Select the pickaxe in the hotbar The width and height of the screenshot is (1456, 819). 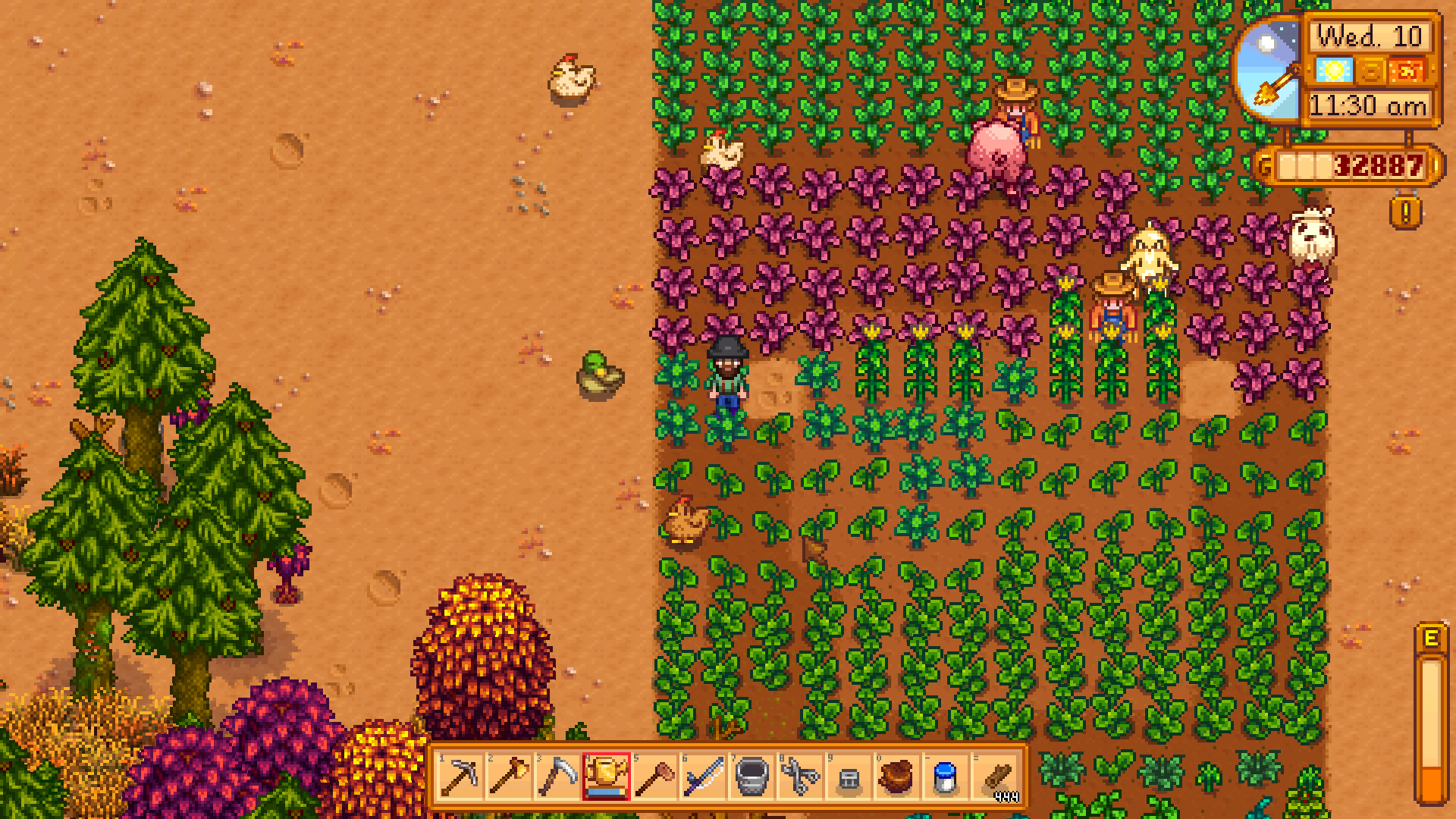click(x=460, y=777)
